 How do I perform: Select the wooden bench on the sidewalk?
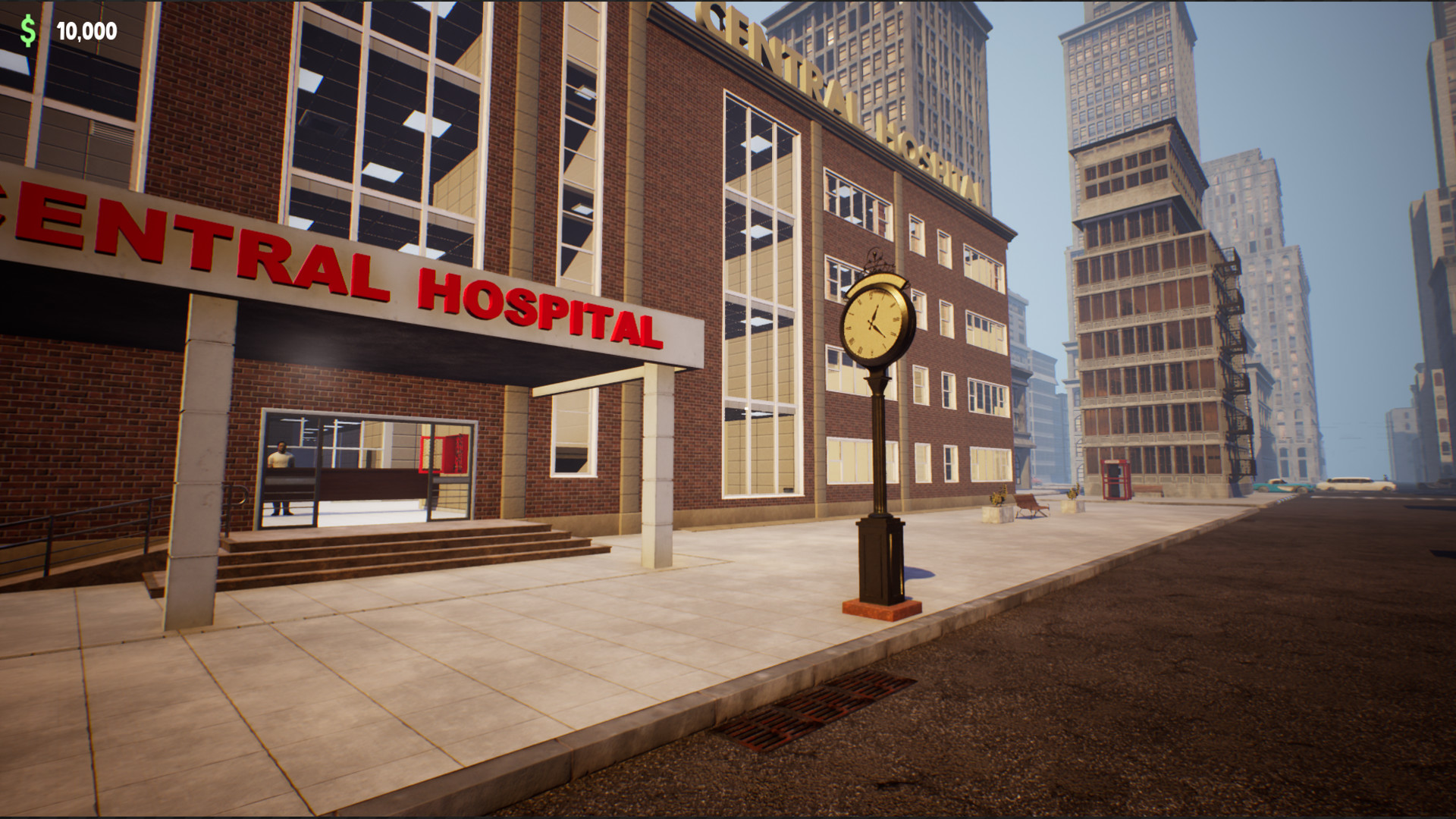[x=1028, y=505]
